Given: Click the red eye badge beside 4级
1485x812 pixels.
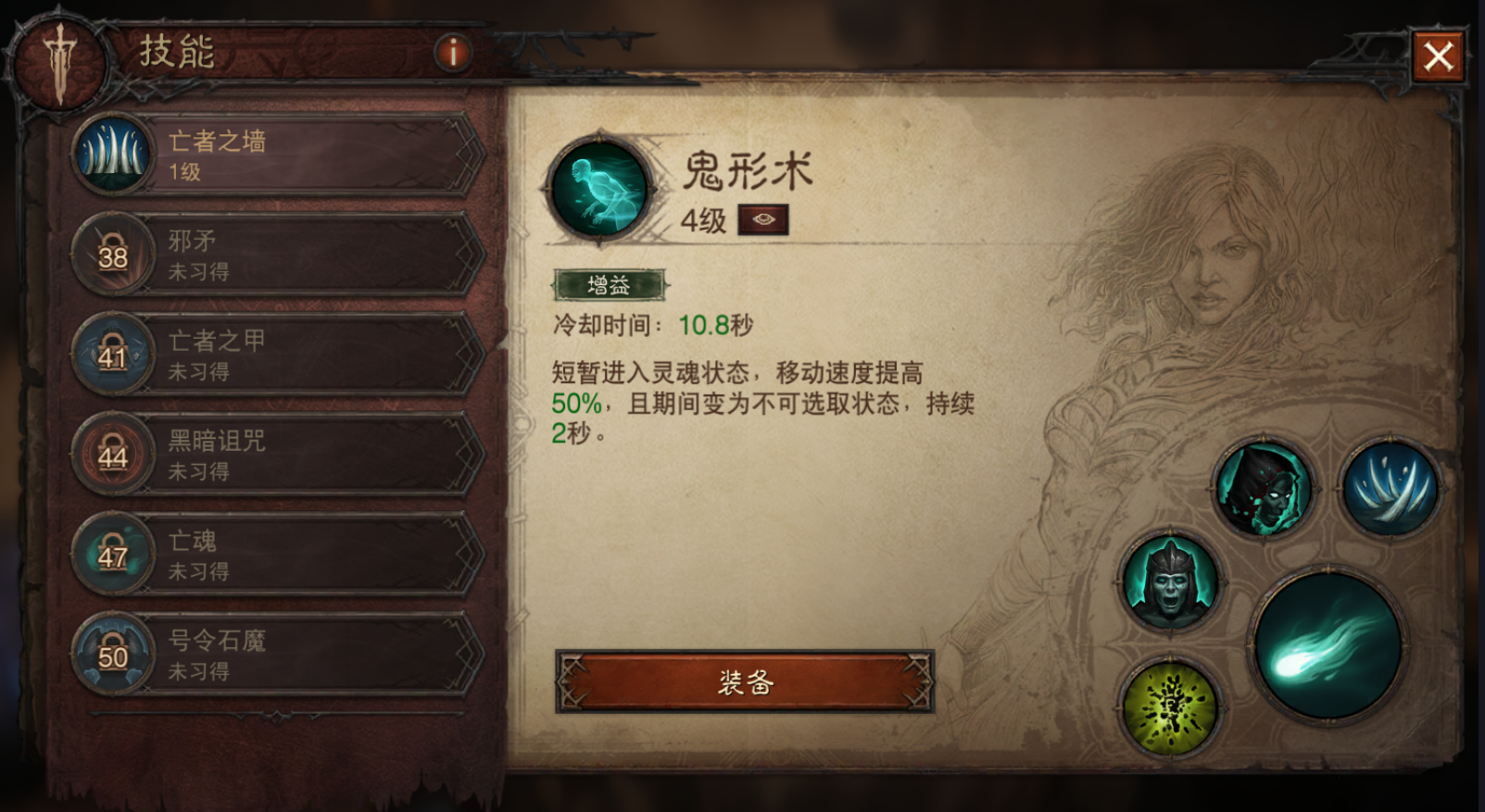Looking at the screenshot, I should coord(762,221).
